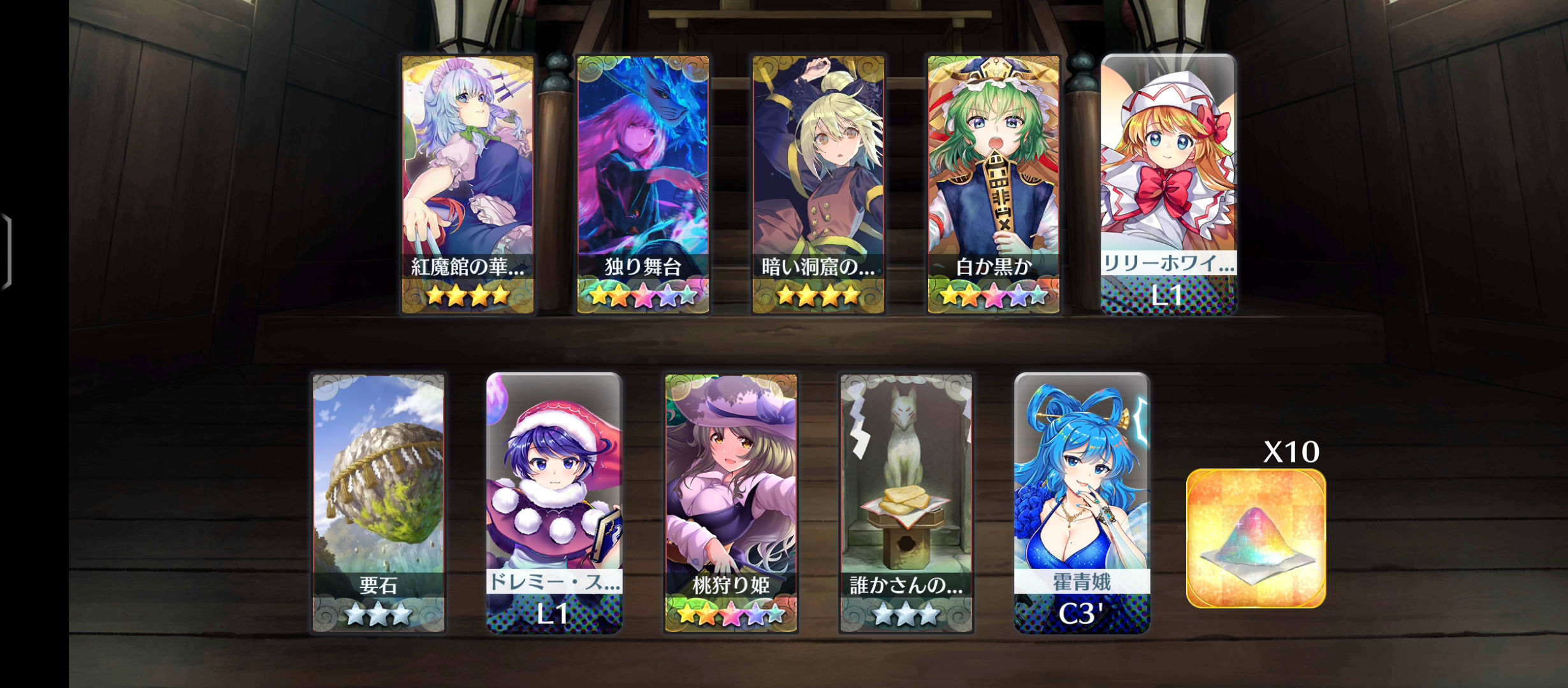Pick the ドレミー・スイート L1 character card

pyautogui.click(x=554, y=503)
